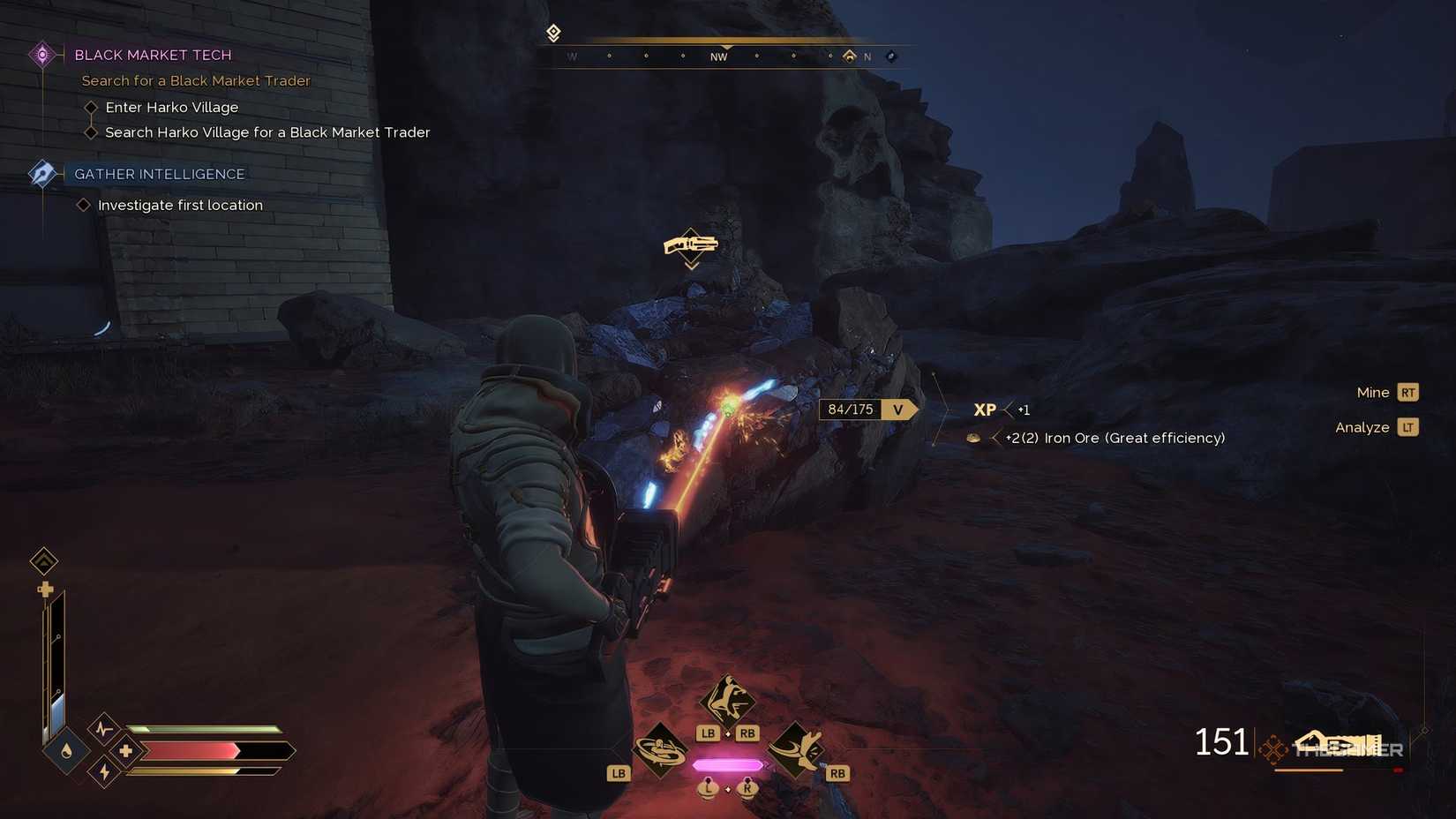Viewport: 1456px width, 819px height.
Task: Click the Mine RT prompt
Action: pyautogui.click(x=1386, y=392)
